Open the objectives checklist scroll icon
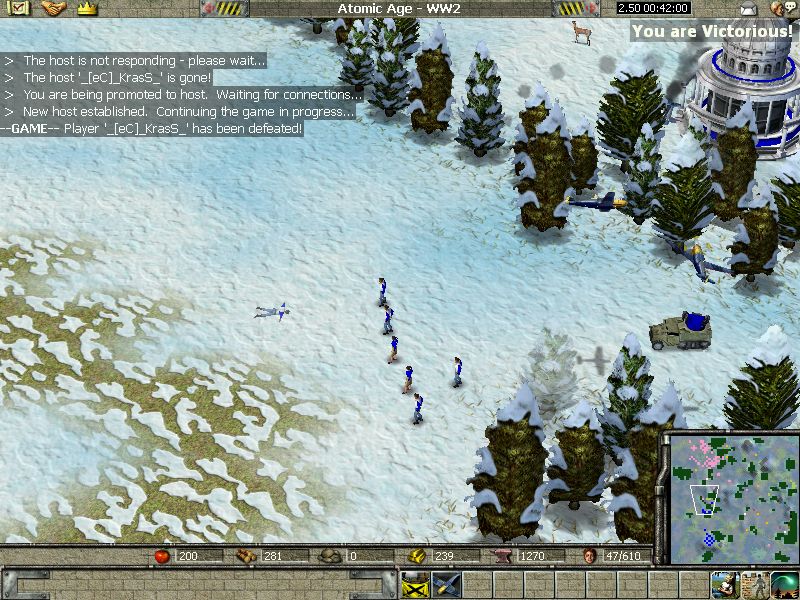The image size is (800, 600). [x=18, y=8]
